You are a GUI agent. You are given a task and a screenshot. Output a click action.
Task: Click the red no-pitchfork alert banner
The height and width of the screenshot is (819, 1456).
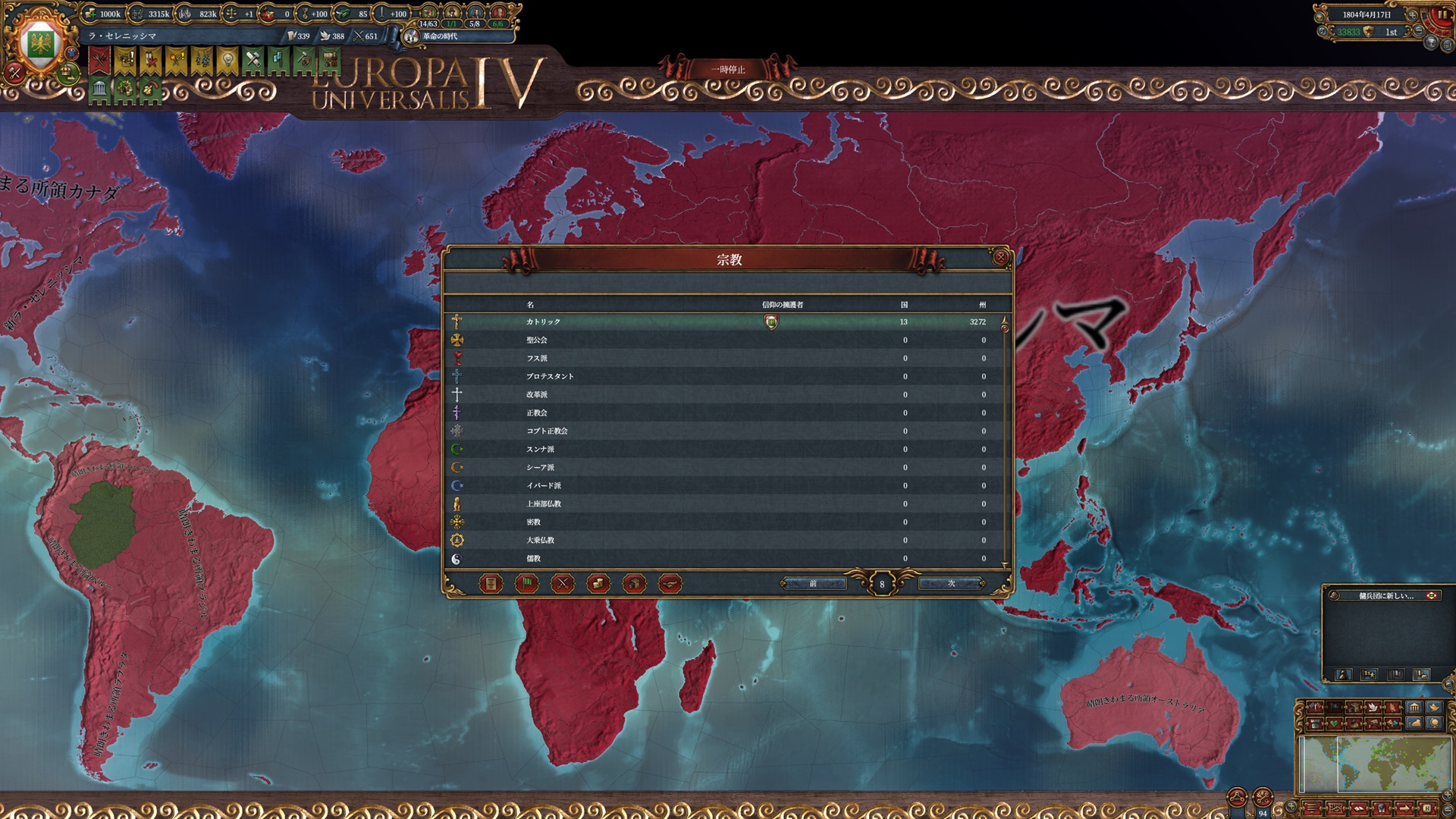pyautogui.click(x=99, y=61)
